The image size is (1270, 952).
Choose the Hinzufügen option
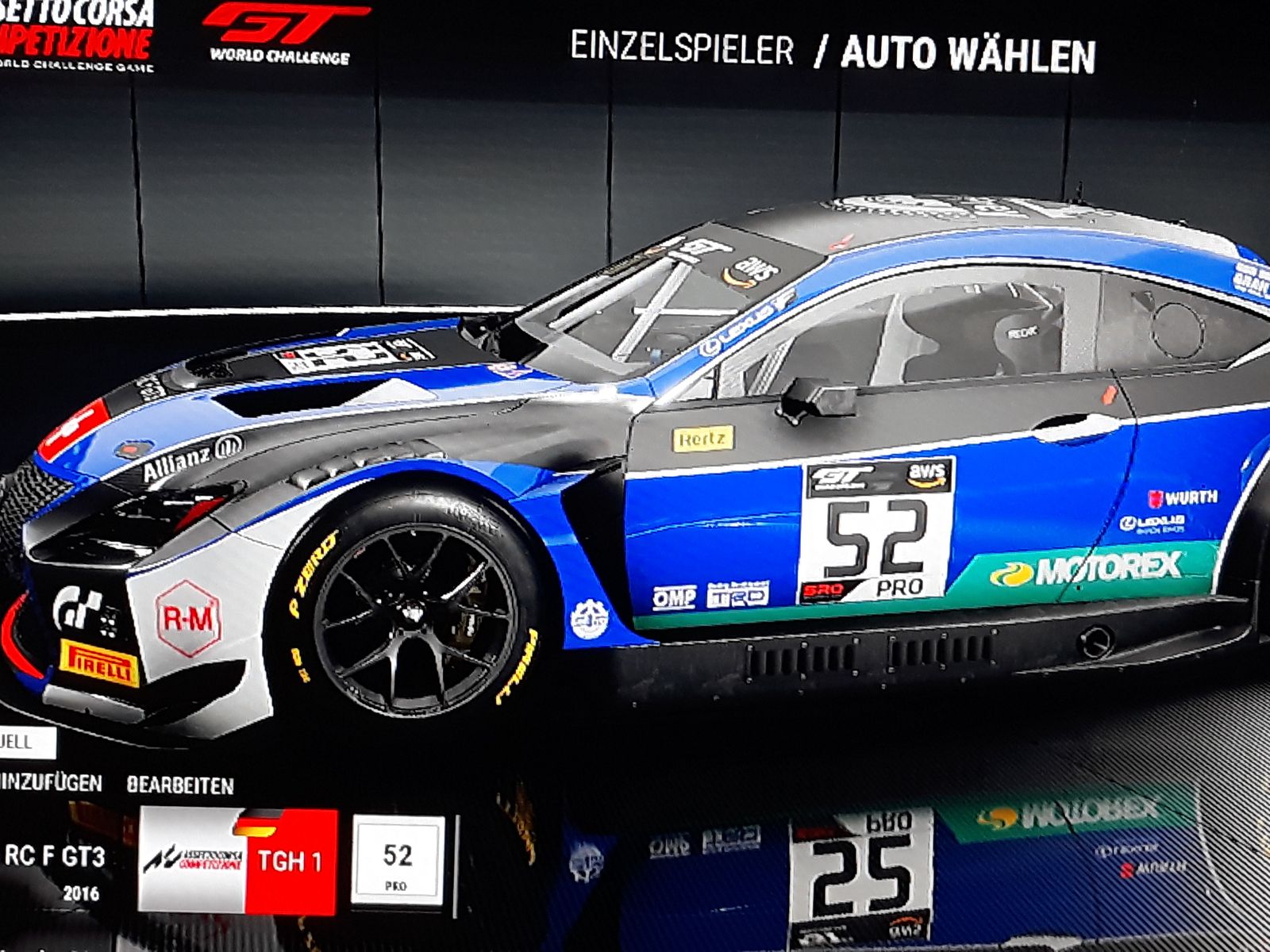pos(51,783)
